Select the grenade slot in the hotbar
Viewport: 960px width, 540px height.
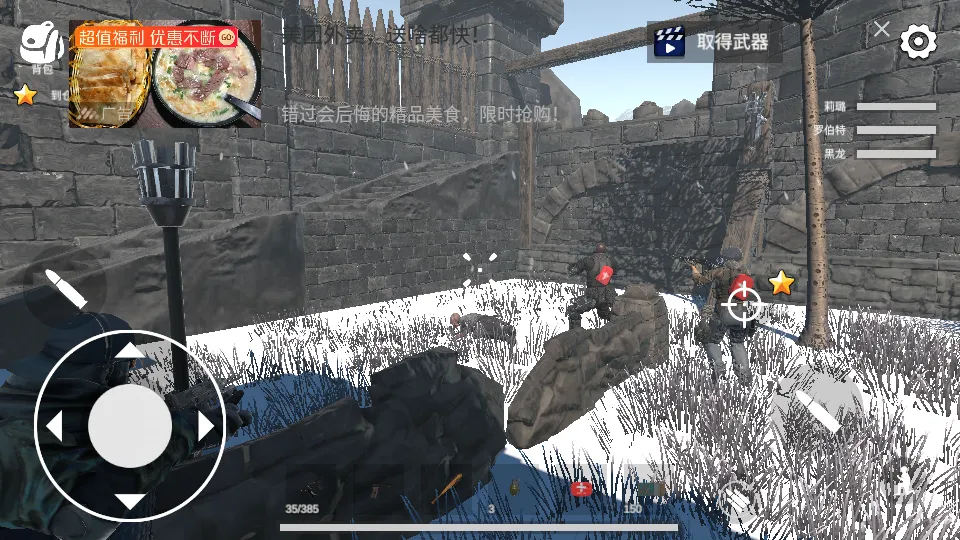[514, 489]
